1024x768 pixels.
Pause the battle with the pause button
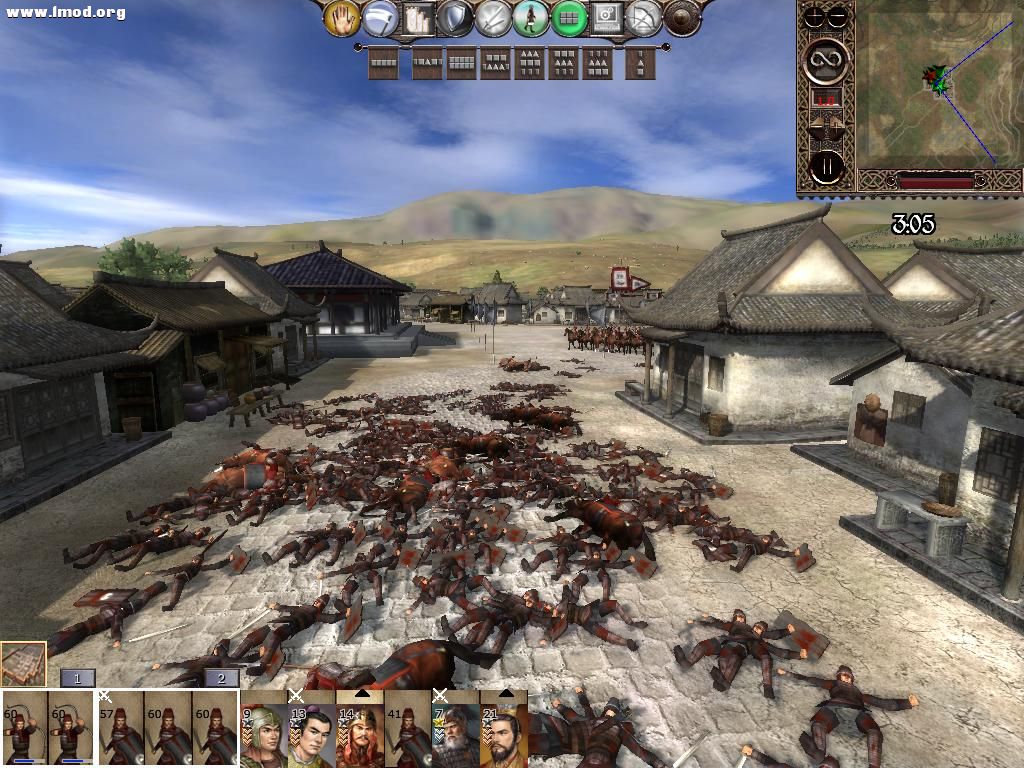pyautogui.click(x=827, y=166)
